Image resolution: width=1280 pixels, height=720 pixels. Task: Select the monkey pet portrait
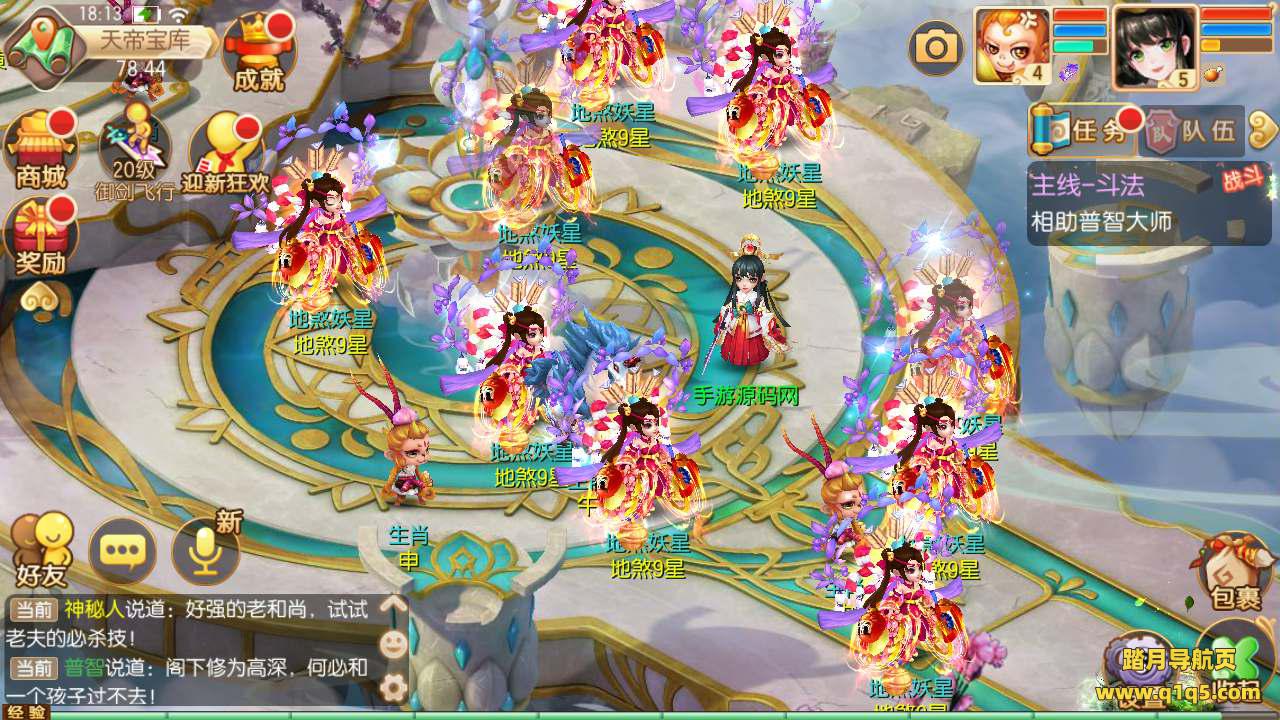tap(1012, 45)
